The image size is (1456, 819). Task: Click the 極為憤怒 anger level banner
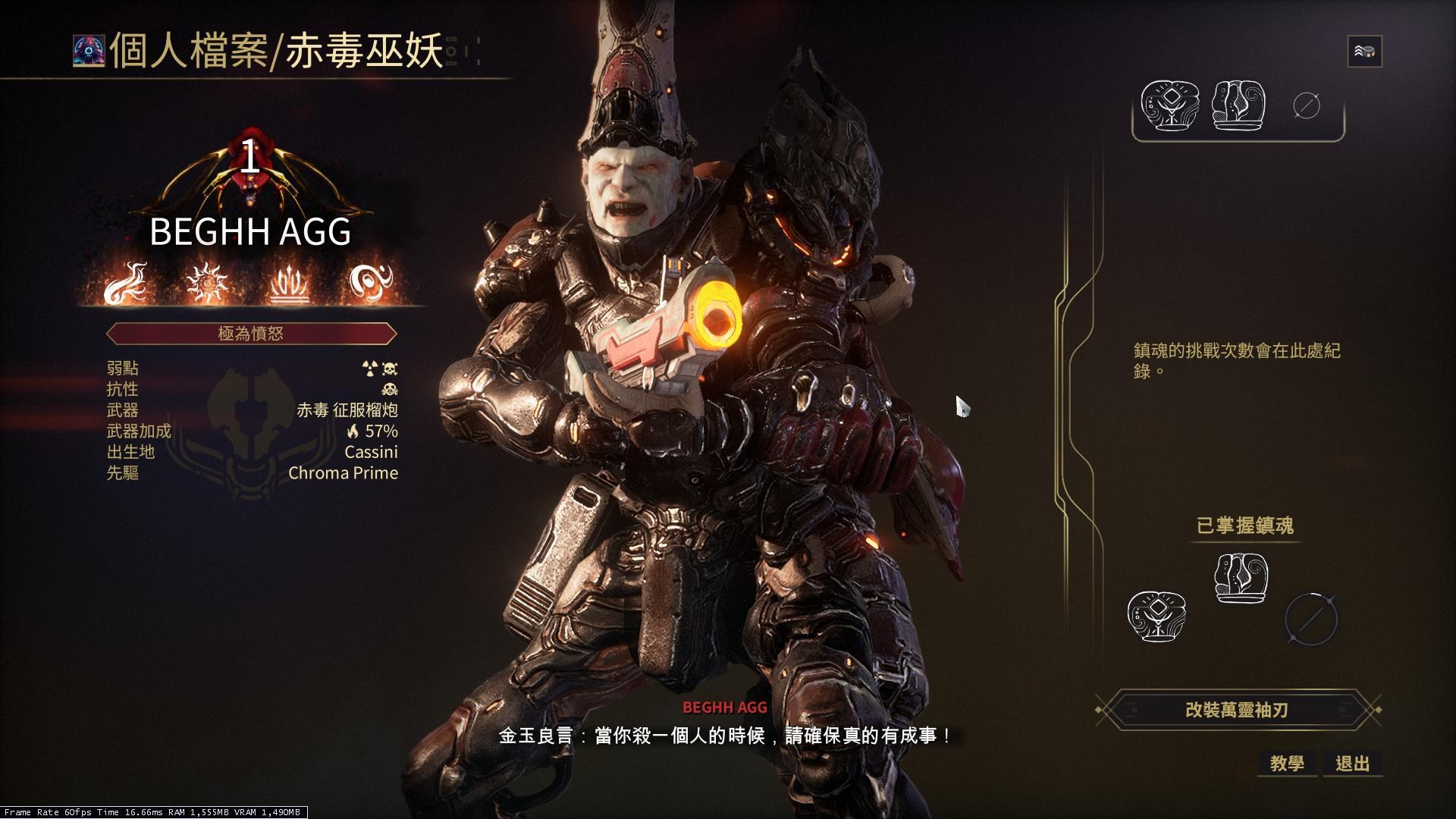[x=252, y=333]
